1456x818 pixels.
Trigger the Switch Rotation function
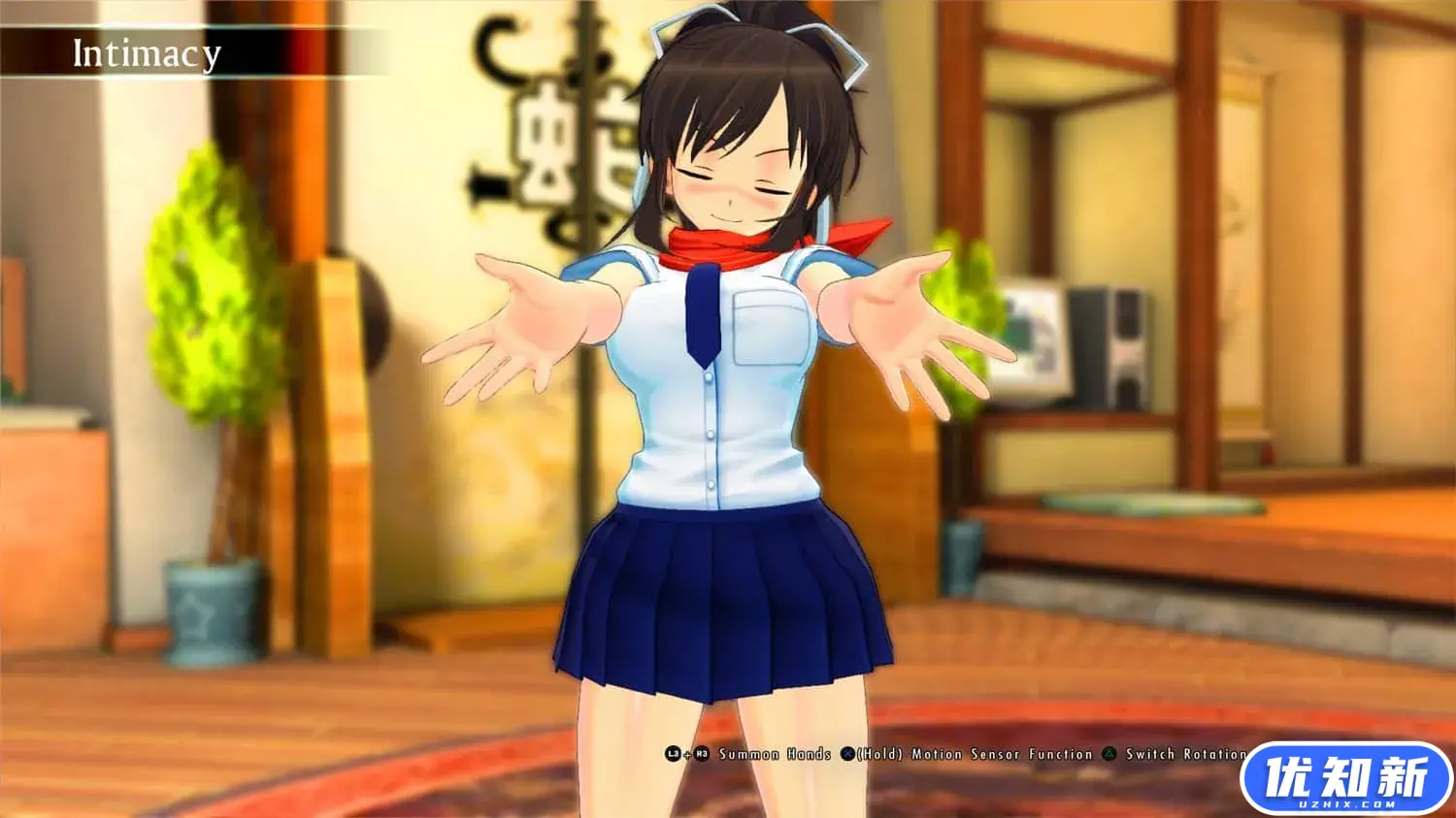coord(1186,753)
